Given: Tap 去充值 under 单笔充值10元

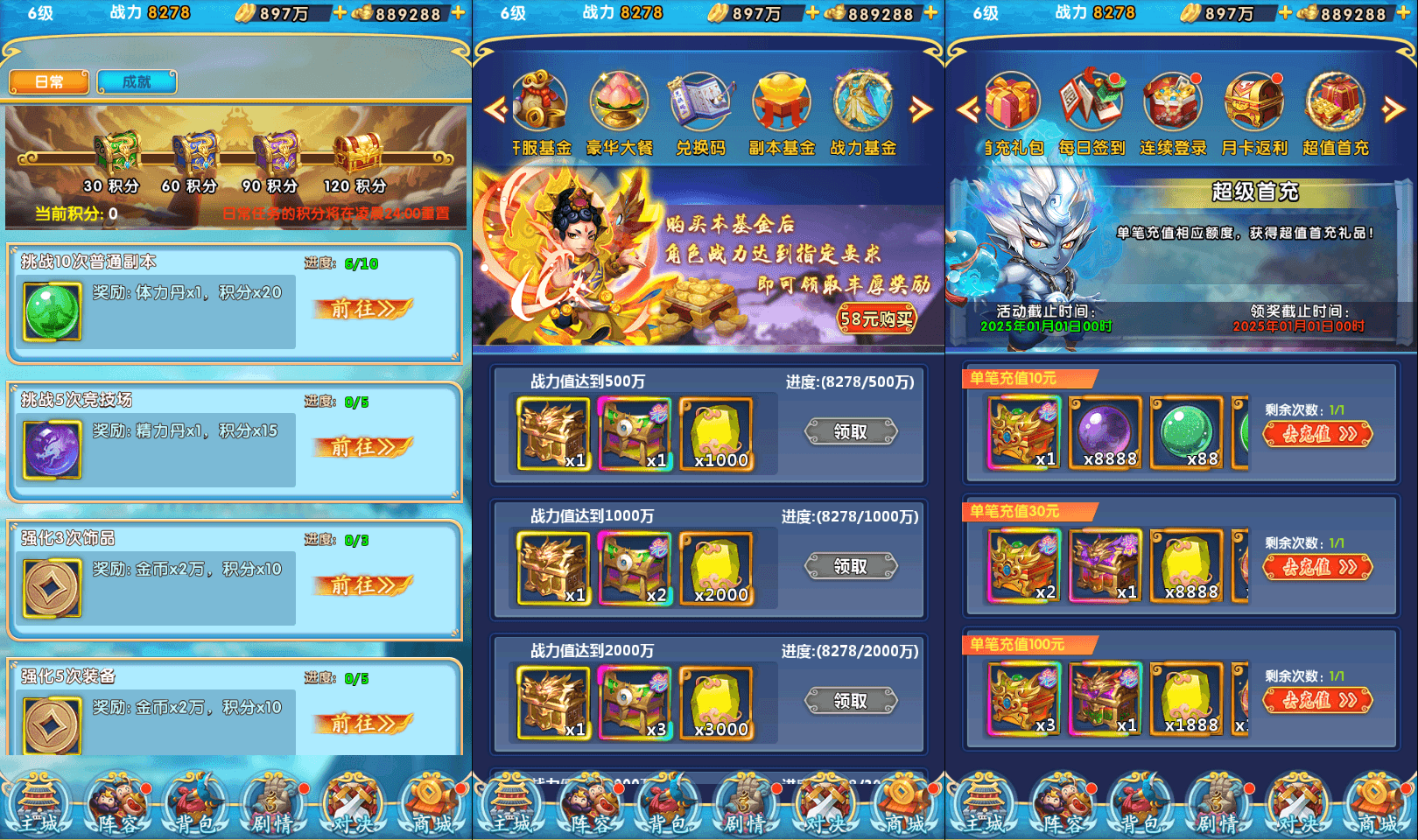Looking at the screenshot, I should click(x=1318, y=435).
